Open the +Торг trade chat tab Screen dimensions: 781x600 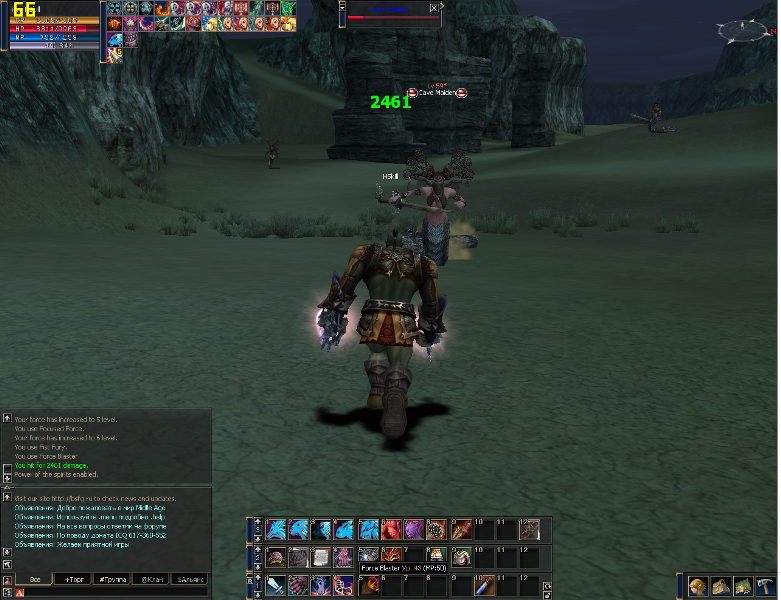[74, 579]
